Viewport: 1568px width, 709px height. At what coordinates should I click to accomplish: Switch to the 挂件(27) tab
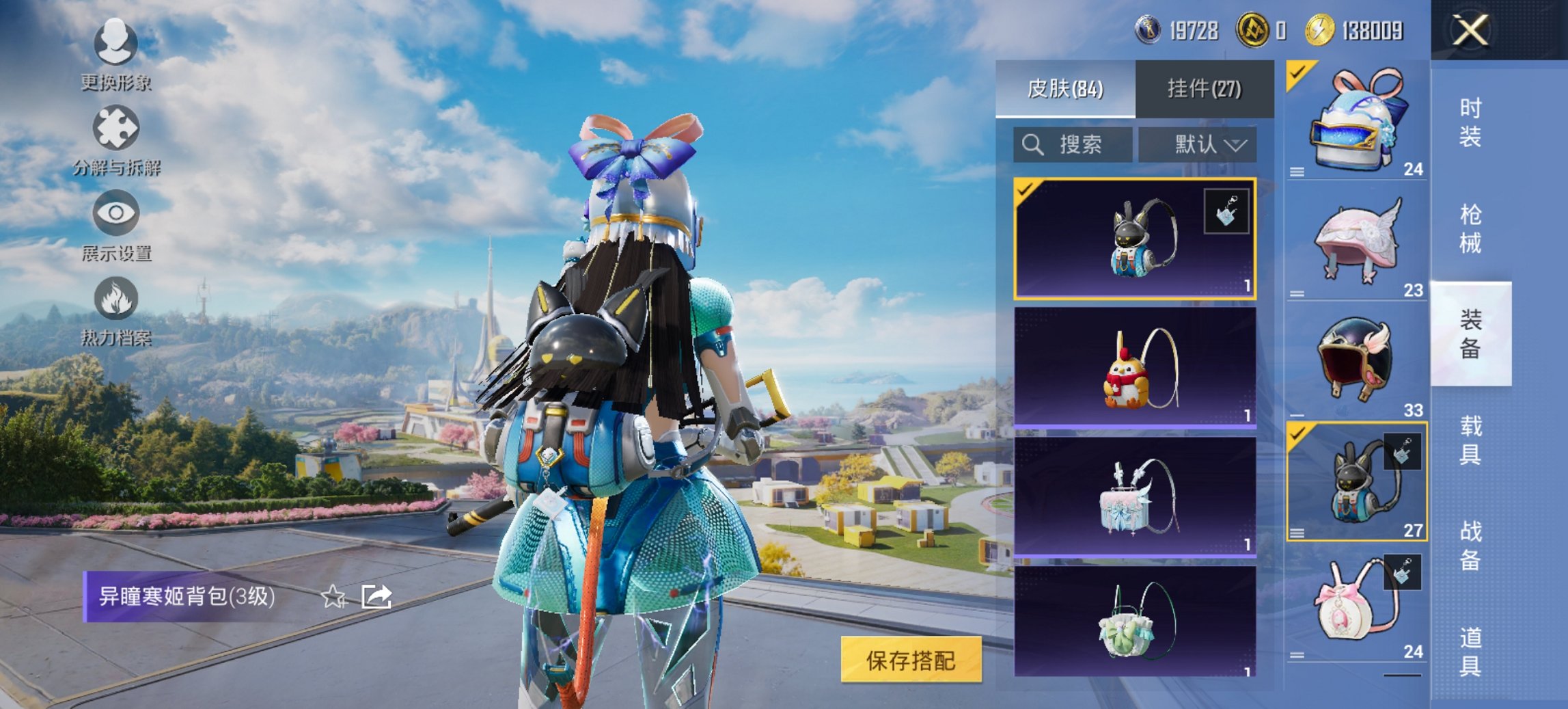(x=1204, y=89)
